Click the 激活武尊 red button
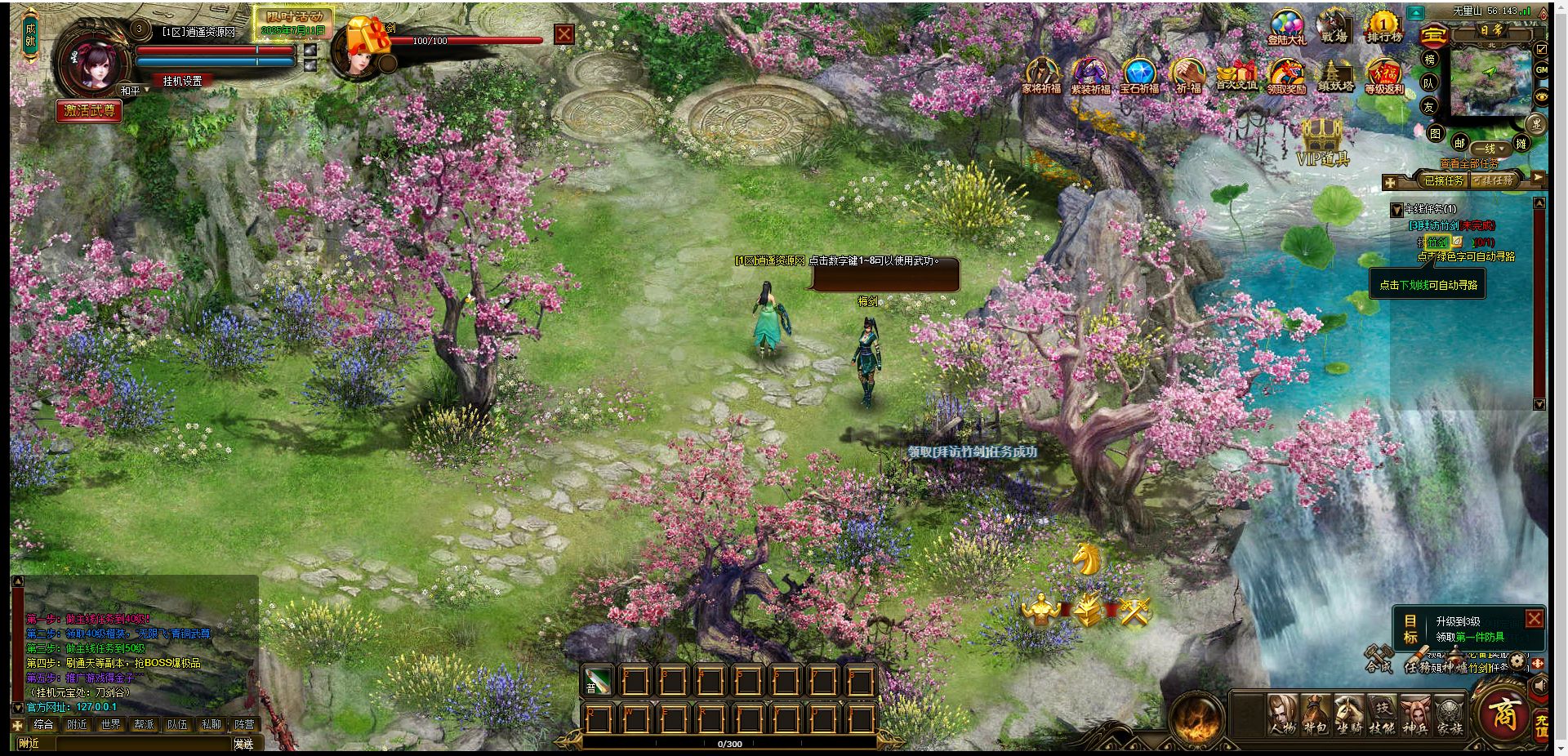1568x756 pixels. [x=89, y=110]
